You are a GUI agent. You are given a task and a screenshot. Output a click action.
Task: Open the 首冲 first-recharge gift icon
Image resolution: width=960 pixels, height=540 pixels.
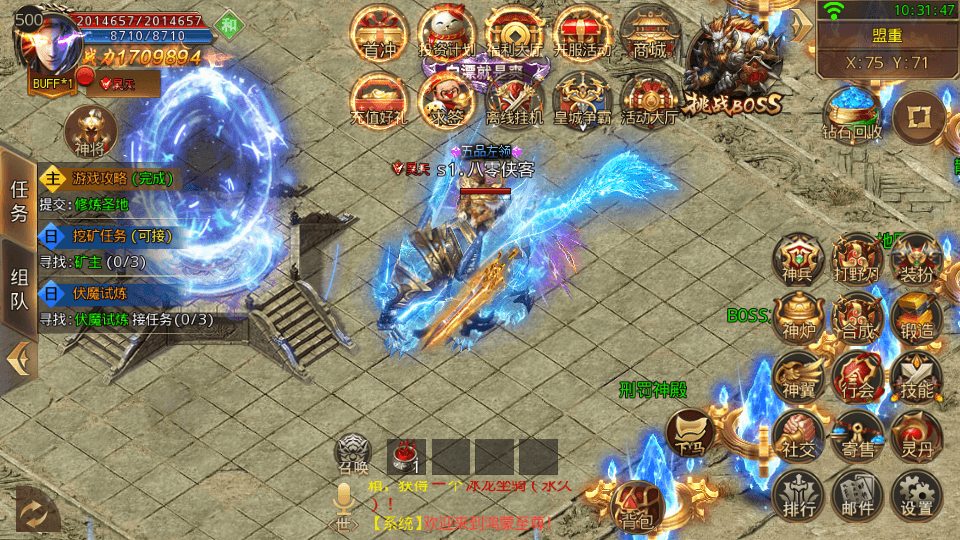pos(380,35)
